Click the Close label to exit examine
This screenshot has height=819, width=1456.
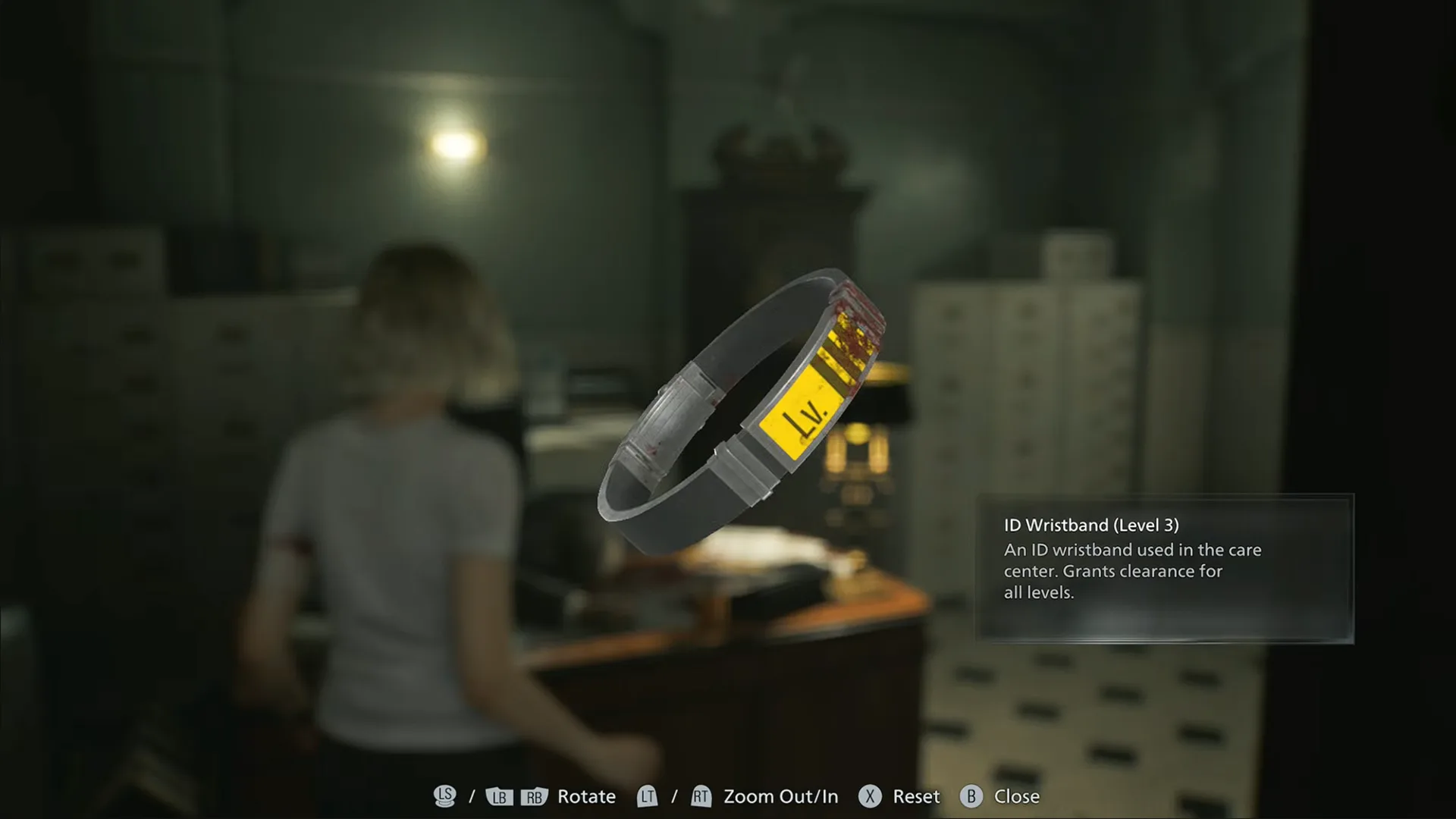[1017, 796]
